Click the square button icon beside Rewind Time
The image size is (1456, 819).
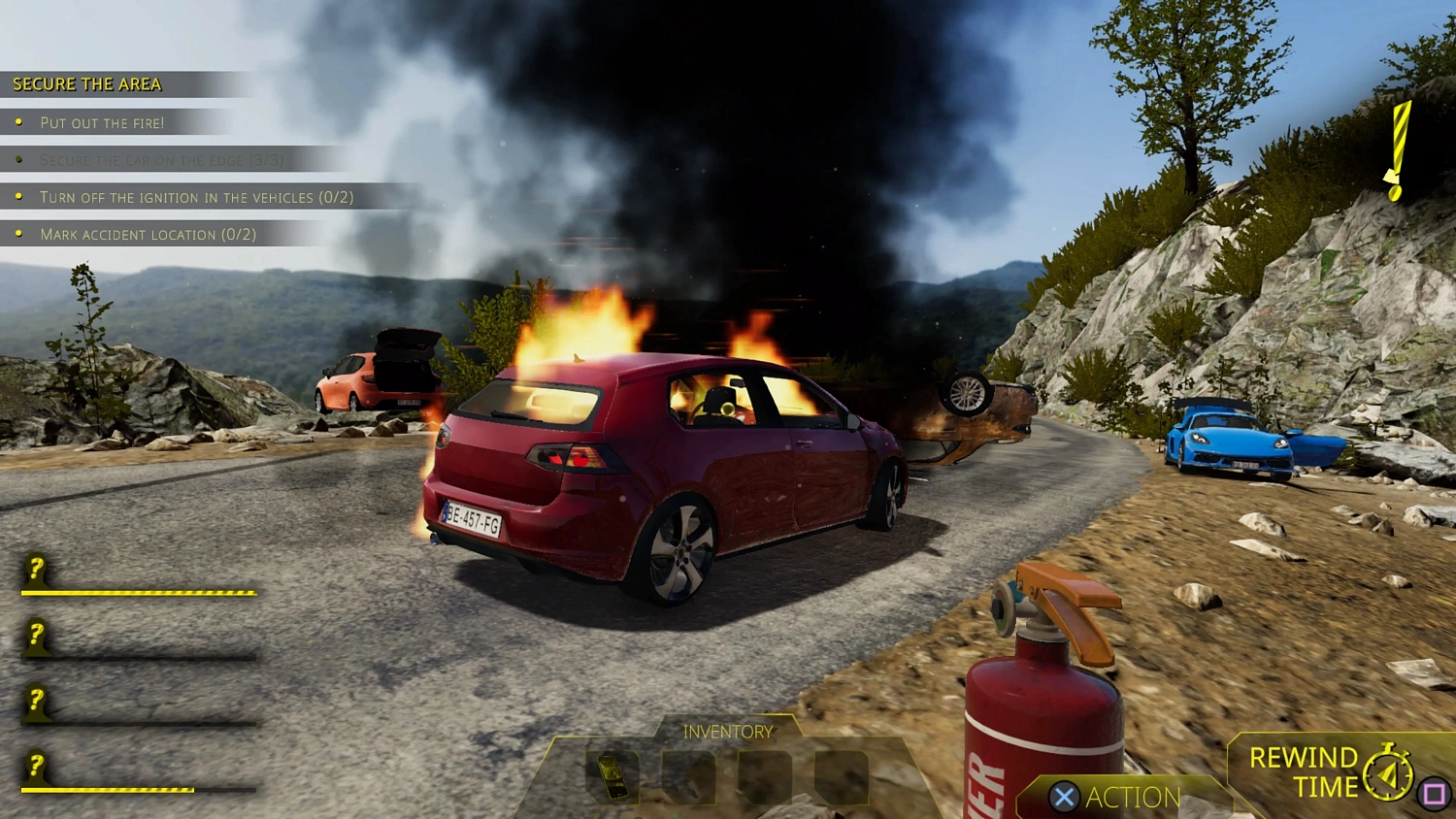[1432, 792]
